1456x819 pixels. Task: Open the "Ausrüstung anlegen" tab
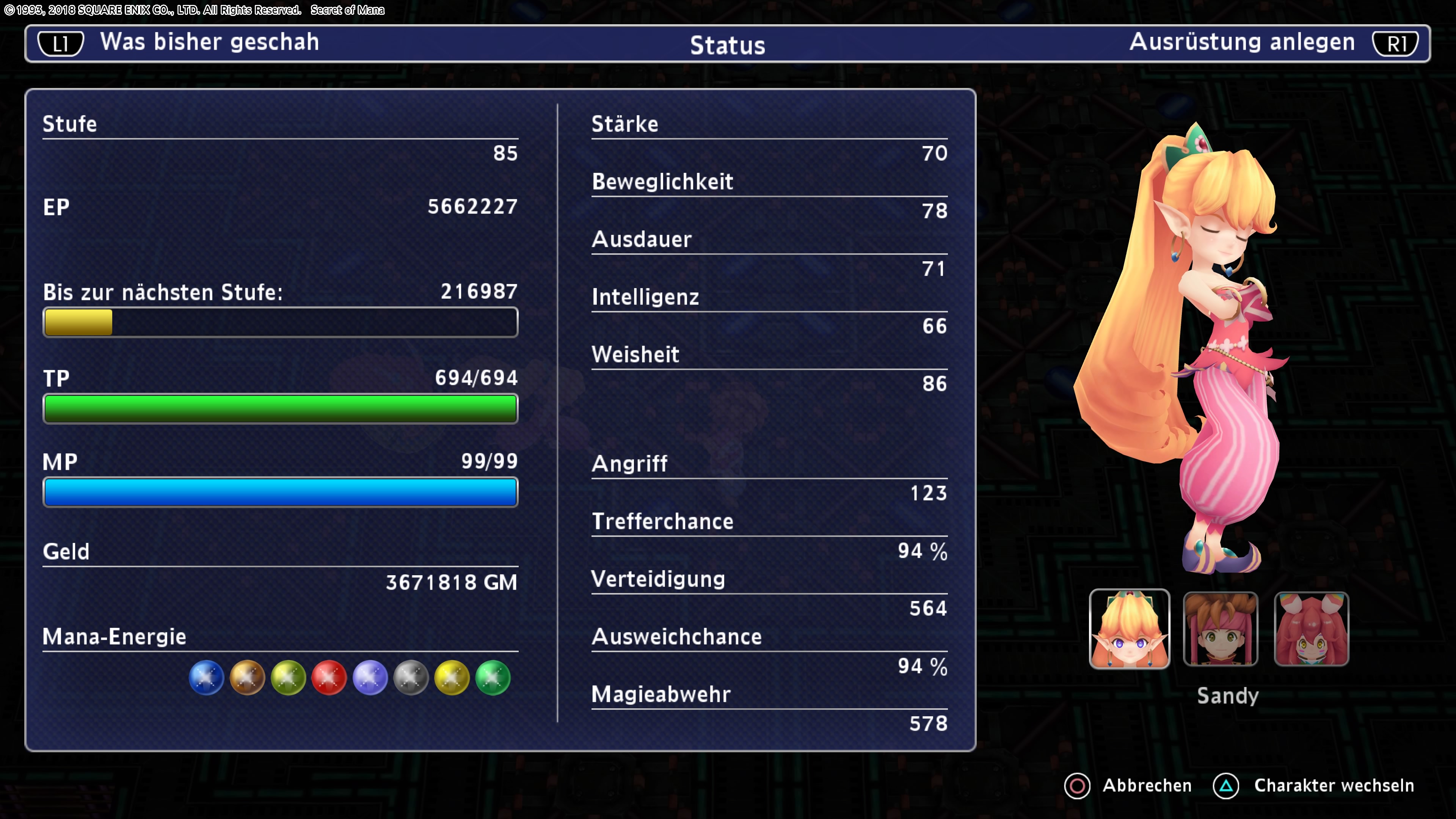1242,42
